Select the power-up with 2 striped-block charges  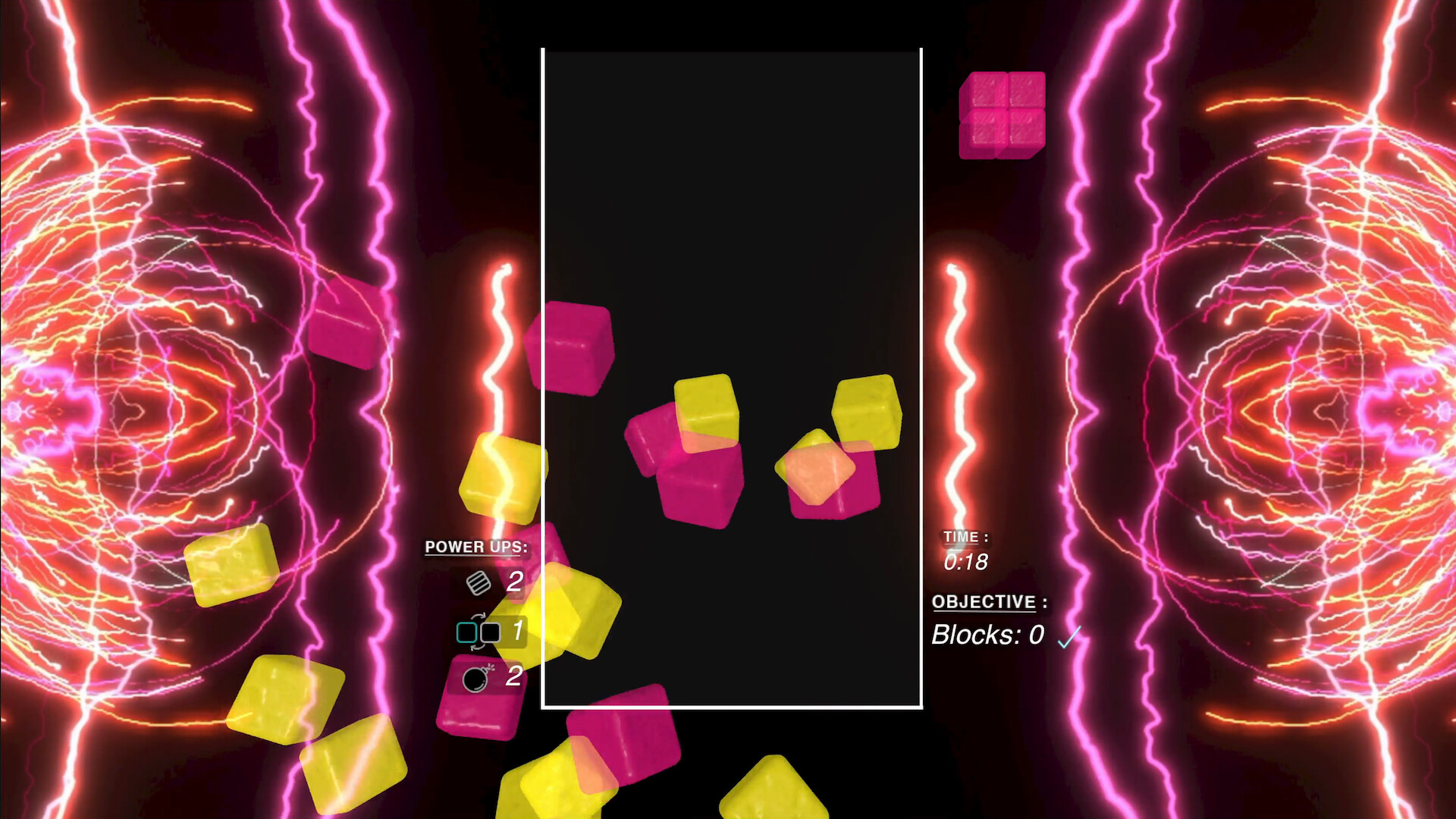pyautogui.click(x=479, y=582)
